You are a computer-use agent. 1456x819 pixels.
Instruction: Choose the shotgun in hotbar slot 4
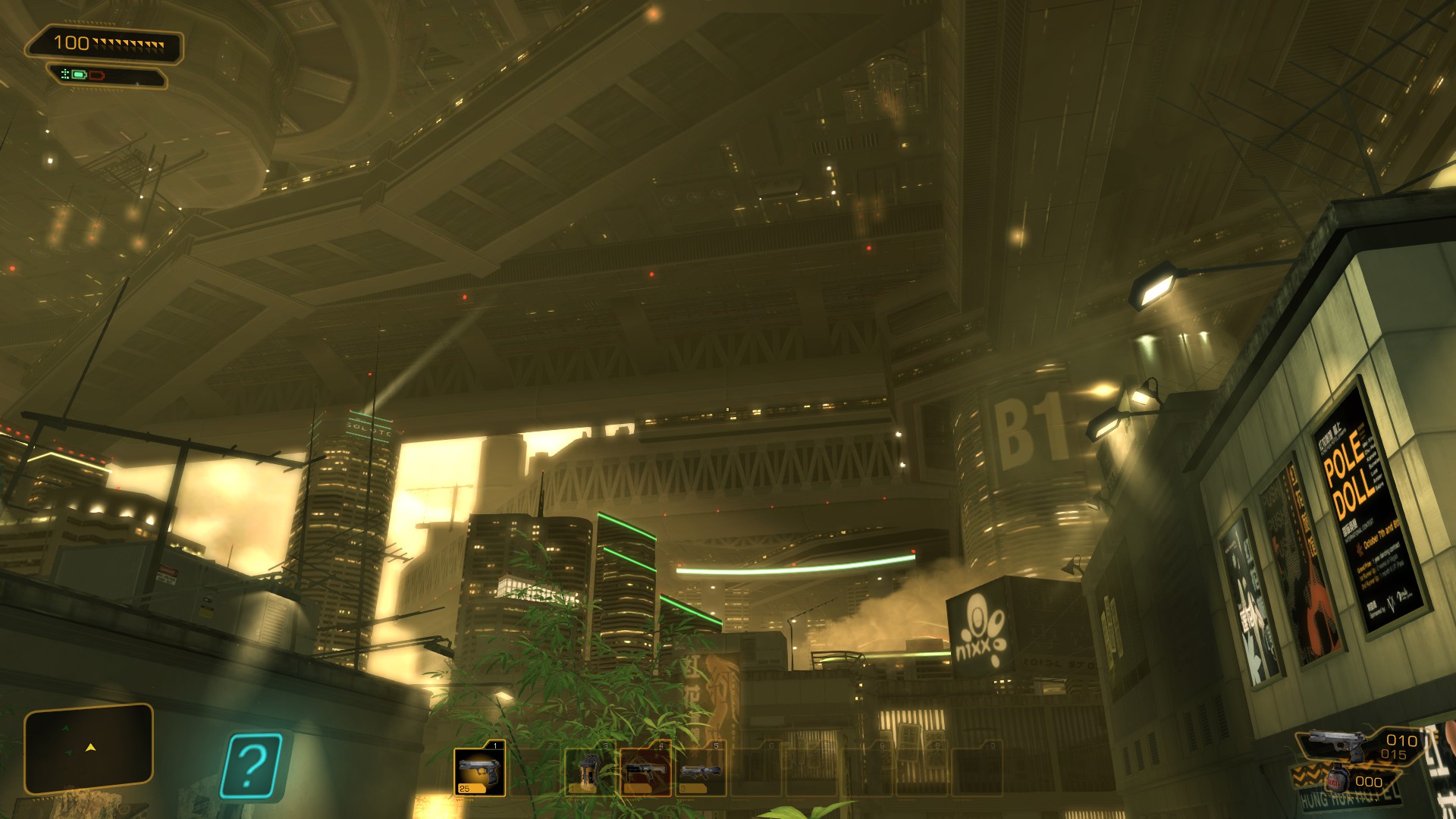click(x=645, y=771)
